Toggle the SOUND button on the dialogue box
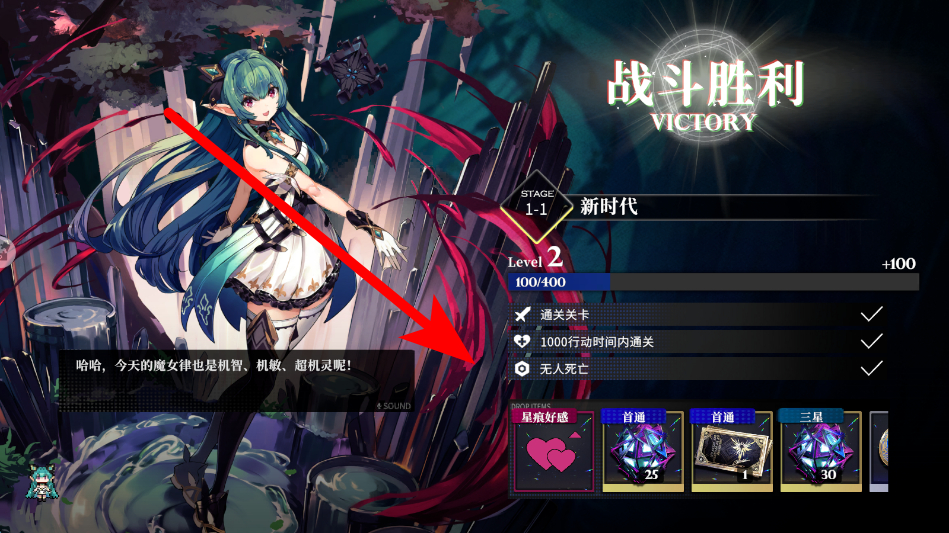This screenshot has width=949, height=533. (x=393, y=406)
